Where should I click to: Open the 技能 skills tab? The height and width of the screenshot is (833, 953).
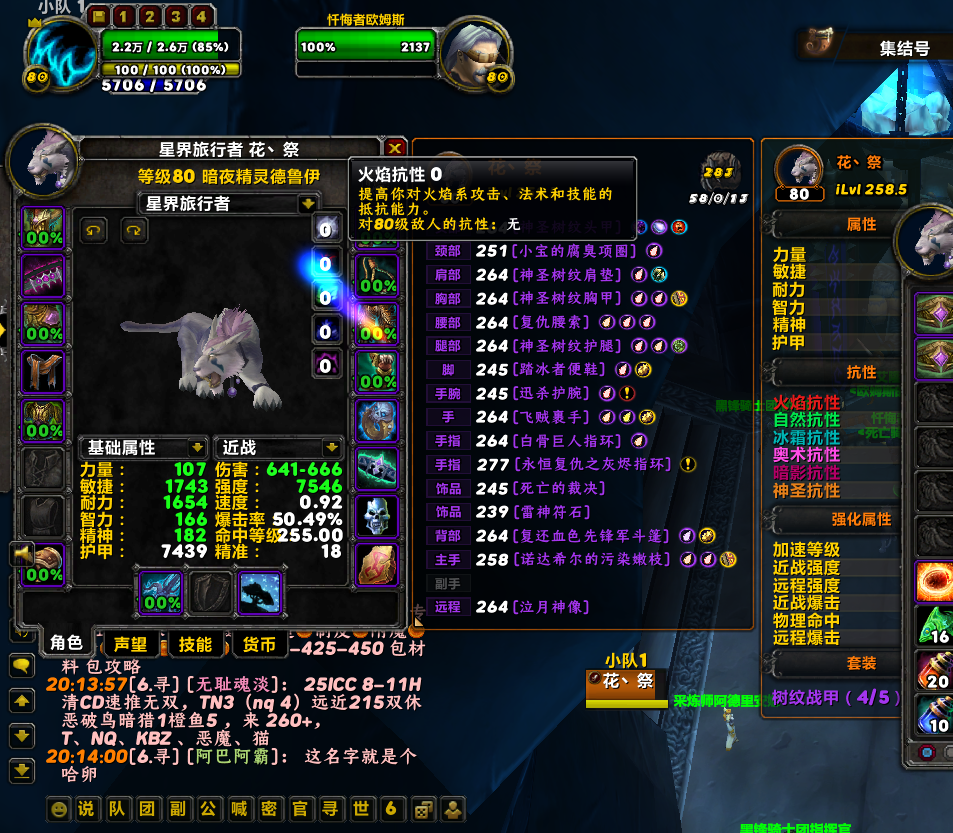195,644
